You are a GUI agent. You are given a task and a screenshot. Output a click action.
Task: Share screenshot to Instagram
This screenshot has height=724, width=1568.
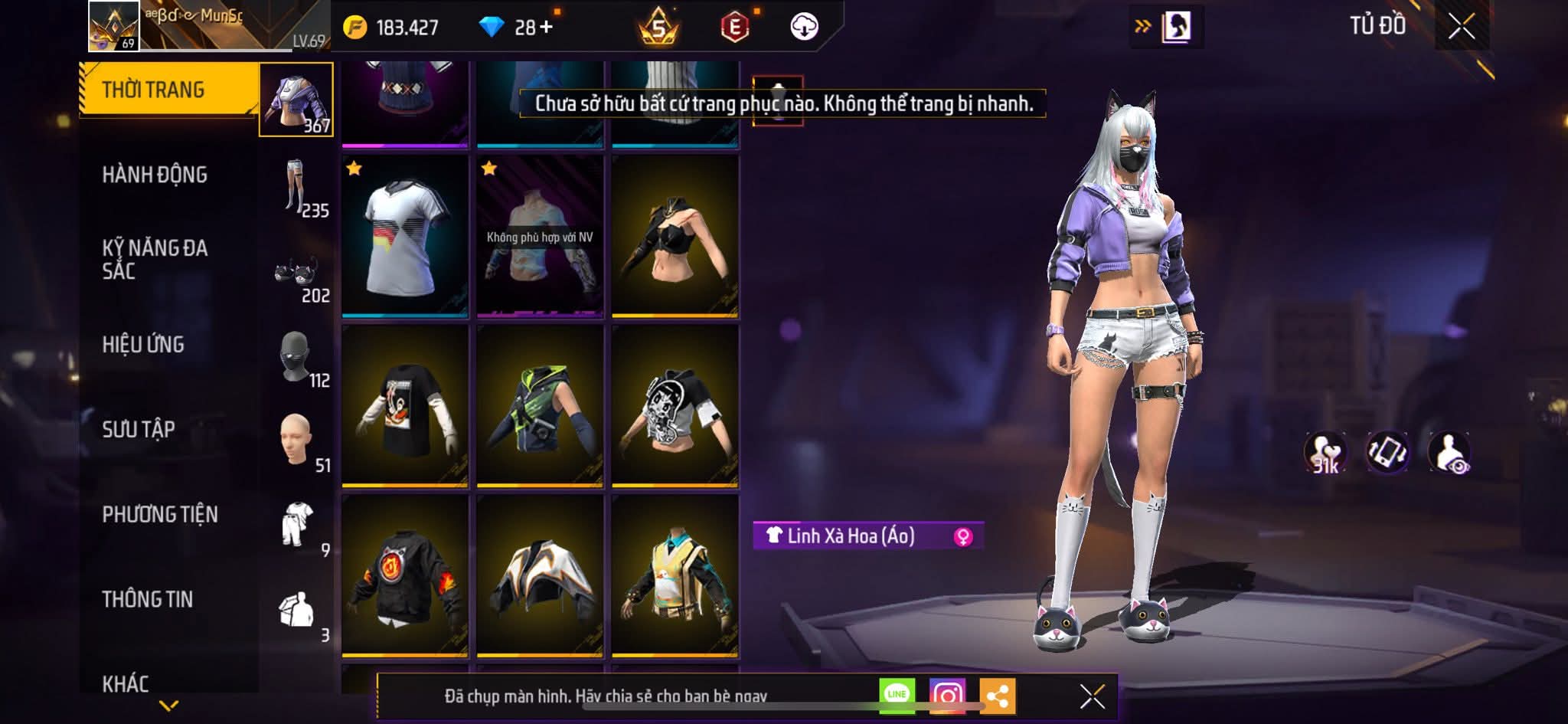pos(947,696)
